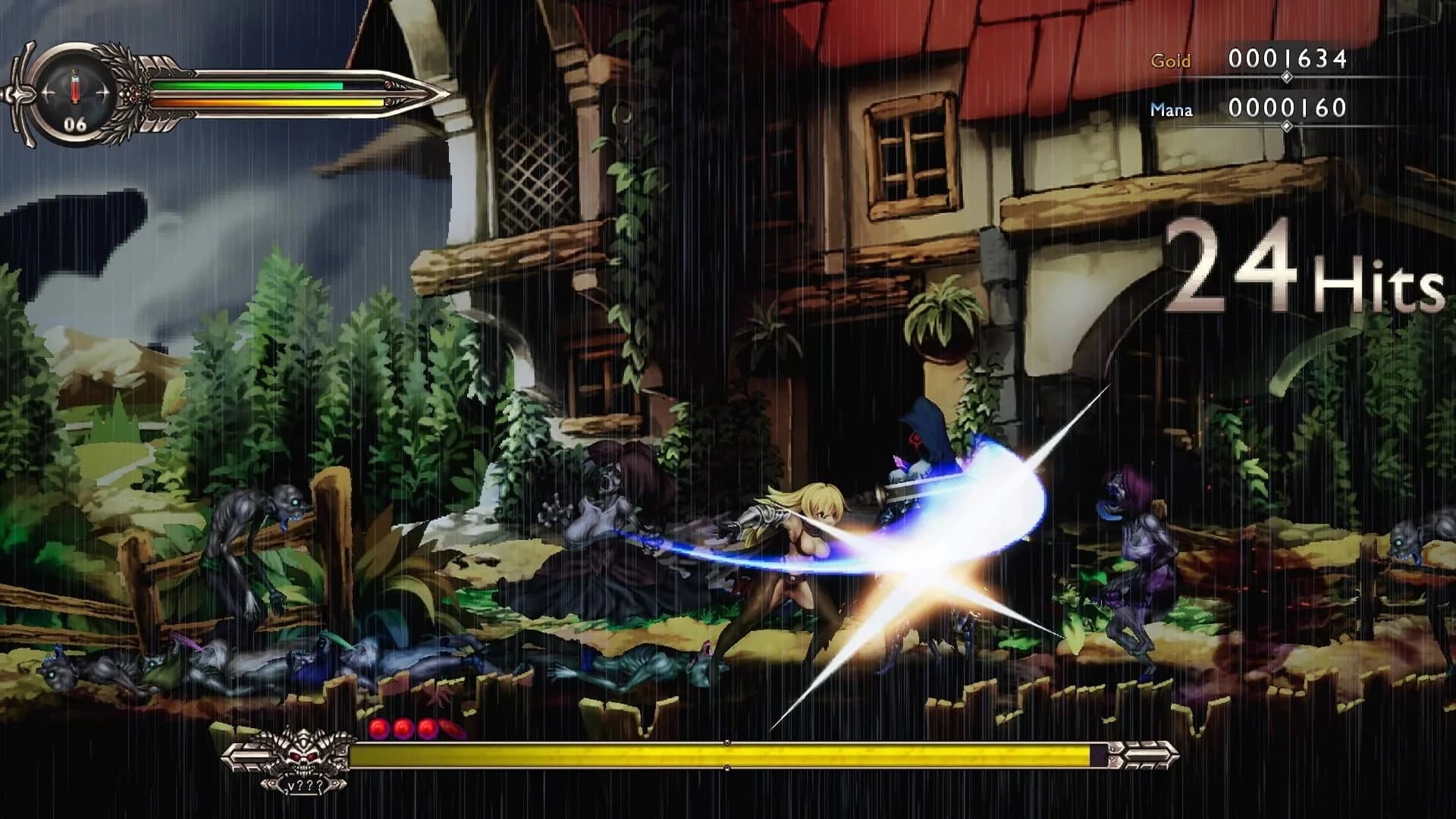
Task: Toggle the third red orb phase indicator
Action: [425, 730]
